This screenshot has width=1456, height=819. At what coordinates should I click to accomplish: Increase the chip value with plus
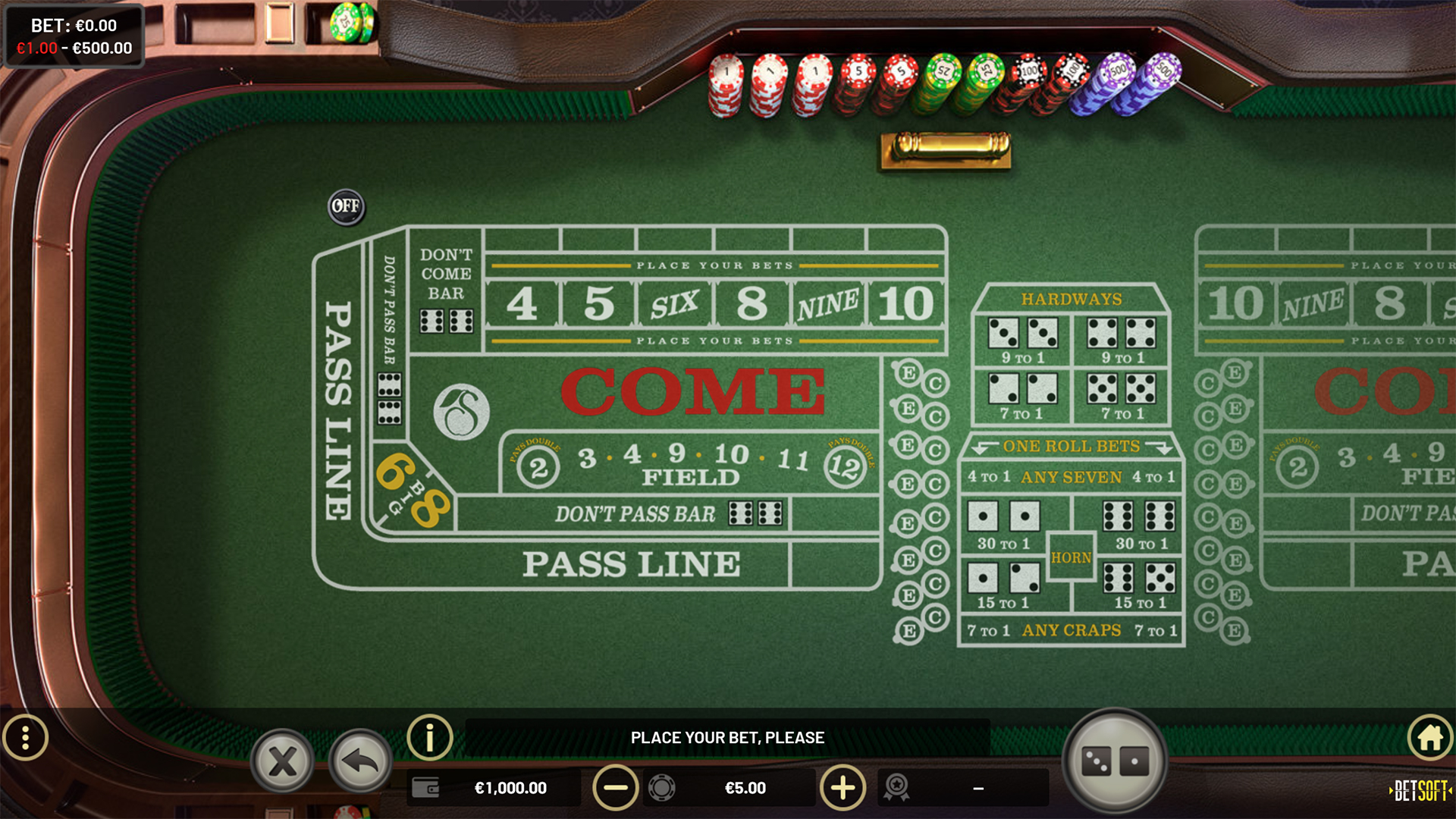844,788
